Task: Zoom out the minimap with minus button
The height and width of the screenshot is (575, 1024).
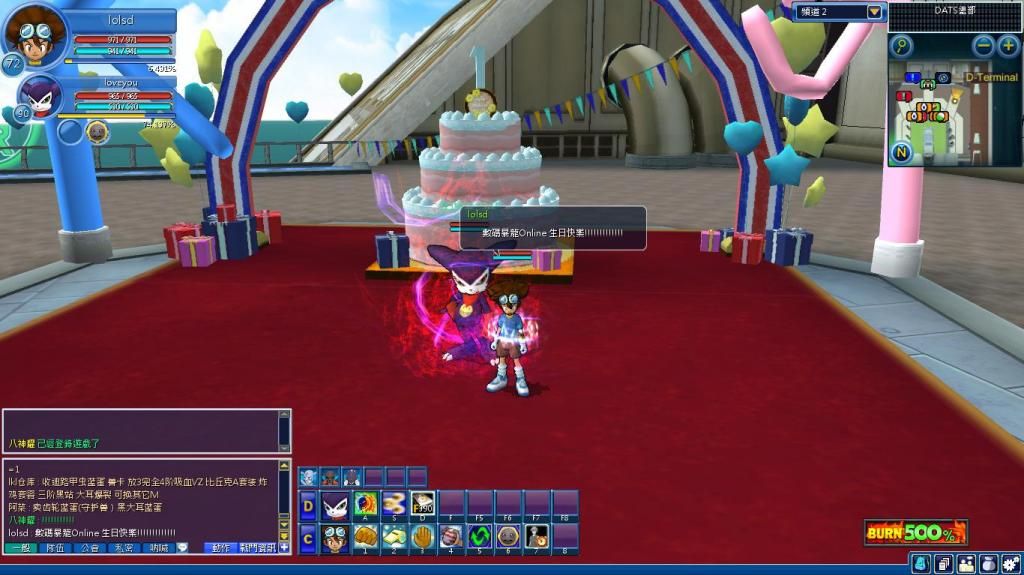Action: [x=983, y=46]
